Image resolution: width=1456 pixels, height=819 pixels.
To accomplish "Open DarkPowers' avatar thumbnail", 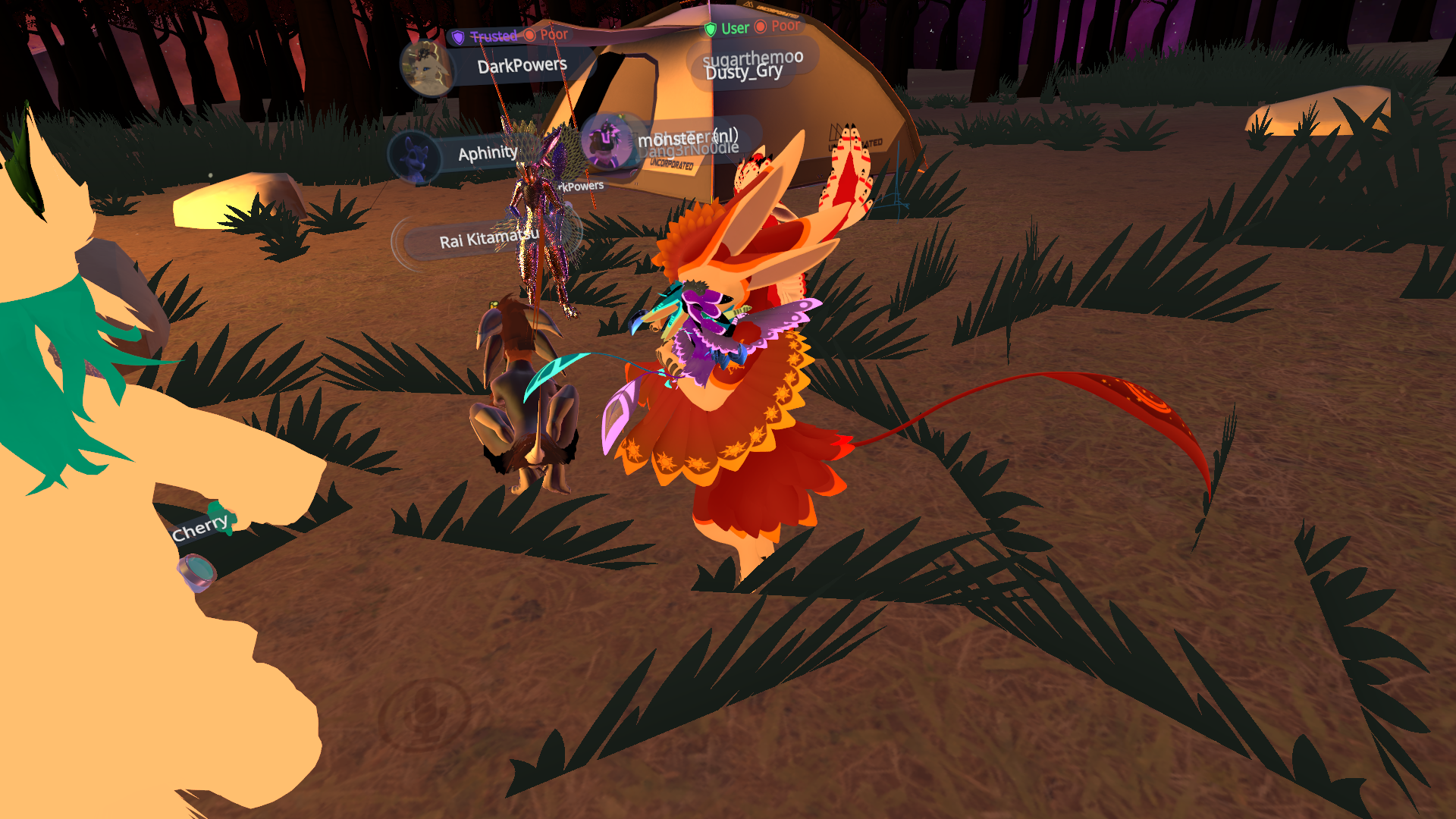I will coord(428,67).
